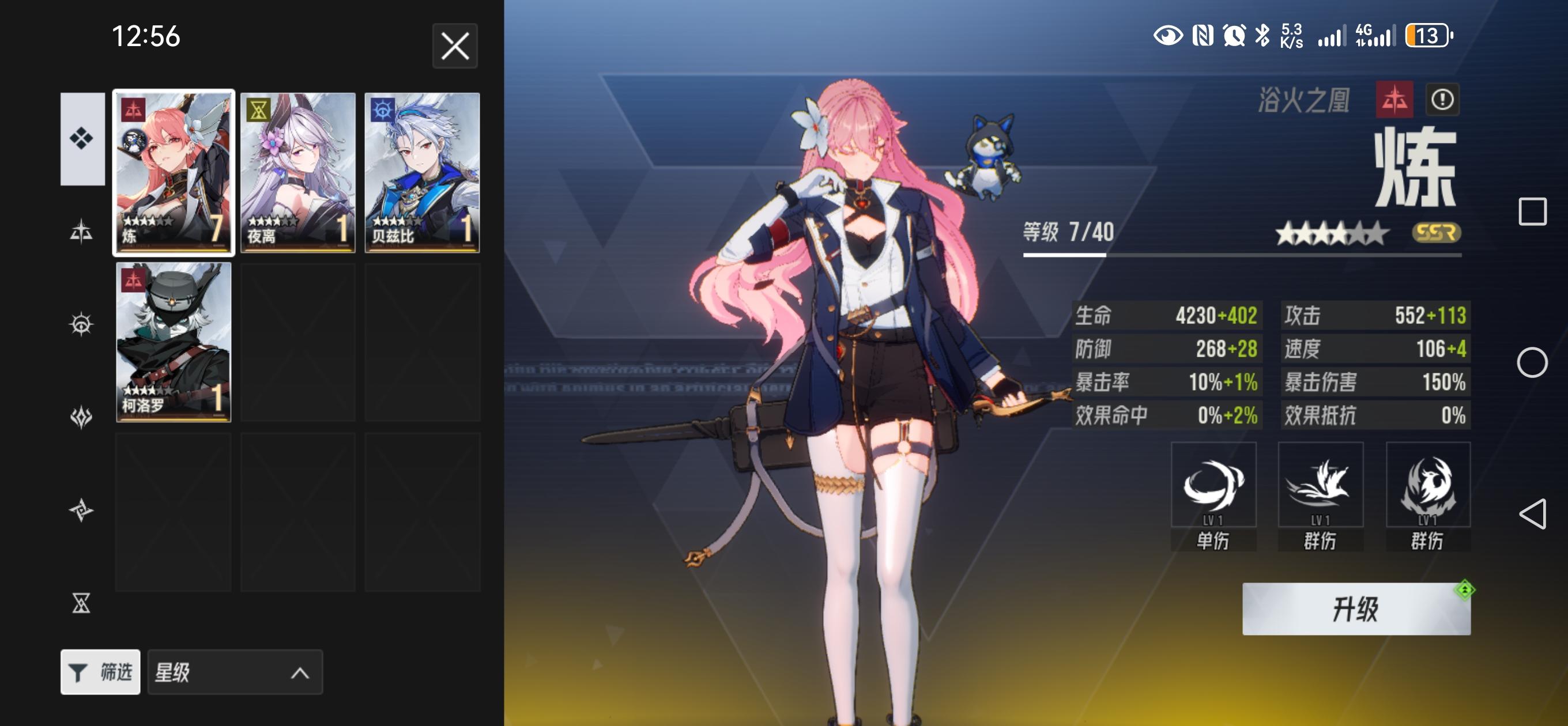Toggle the hourglass element filter at sidebar bottom
Viewport: 1568px width, 726px height.
81,604
